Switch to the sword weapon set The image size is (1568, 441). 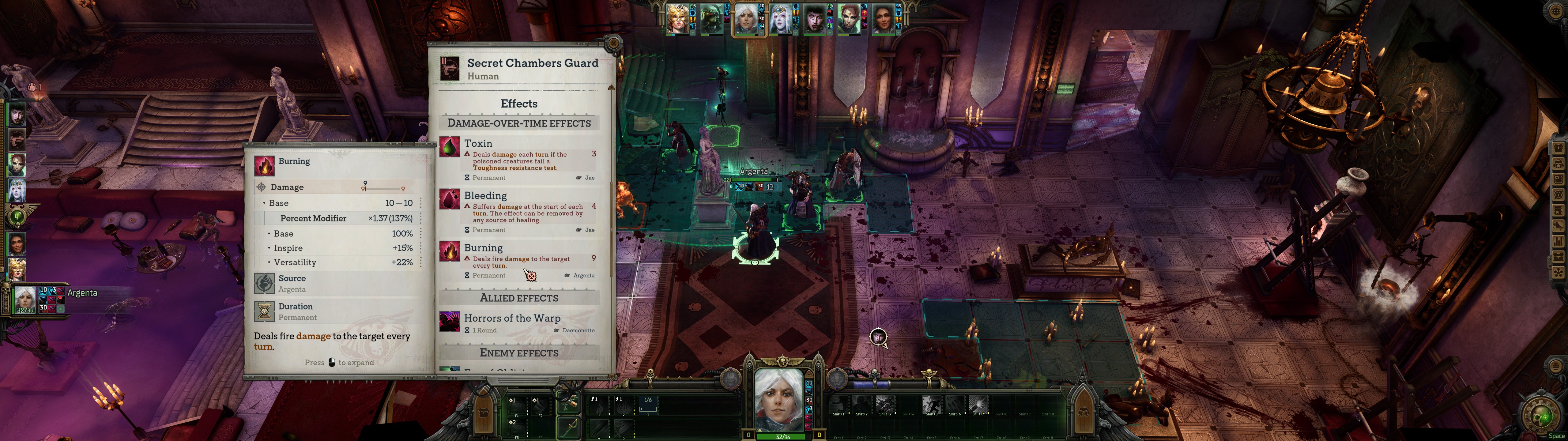pos(568,426)
